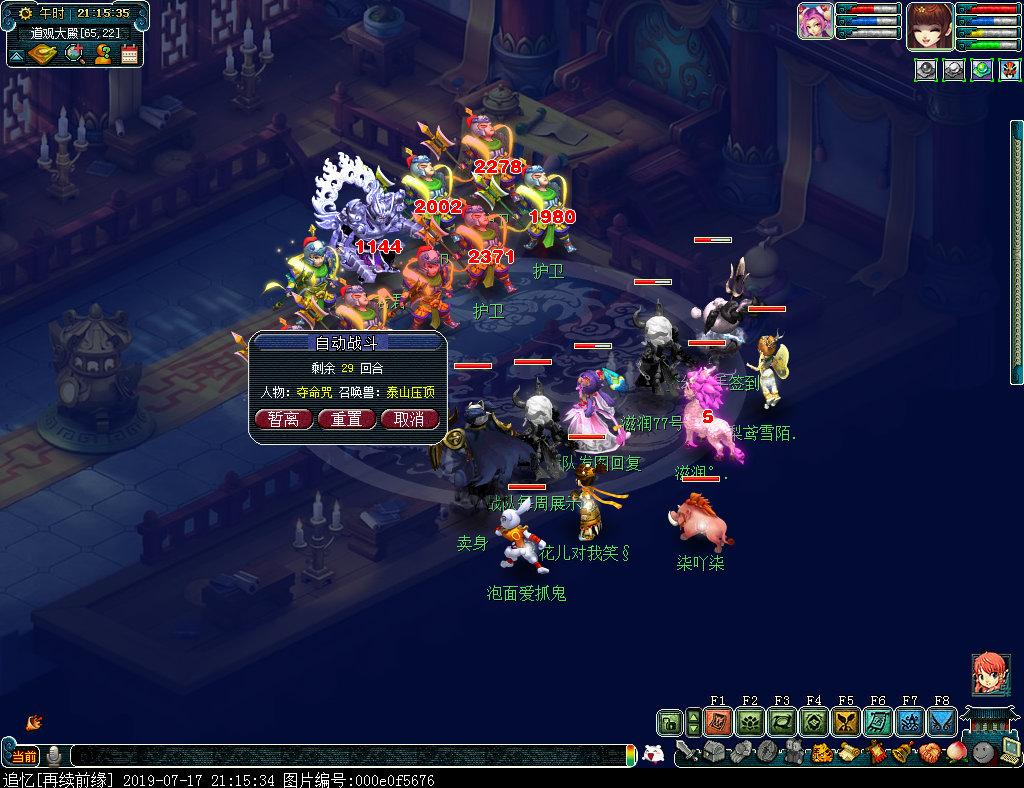1024x788 pixels.
Task: Click the 暂离 button in auto-battle panel
Action: (283, 419)
